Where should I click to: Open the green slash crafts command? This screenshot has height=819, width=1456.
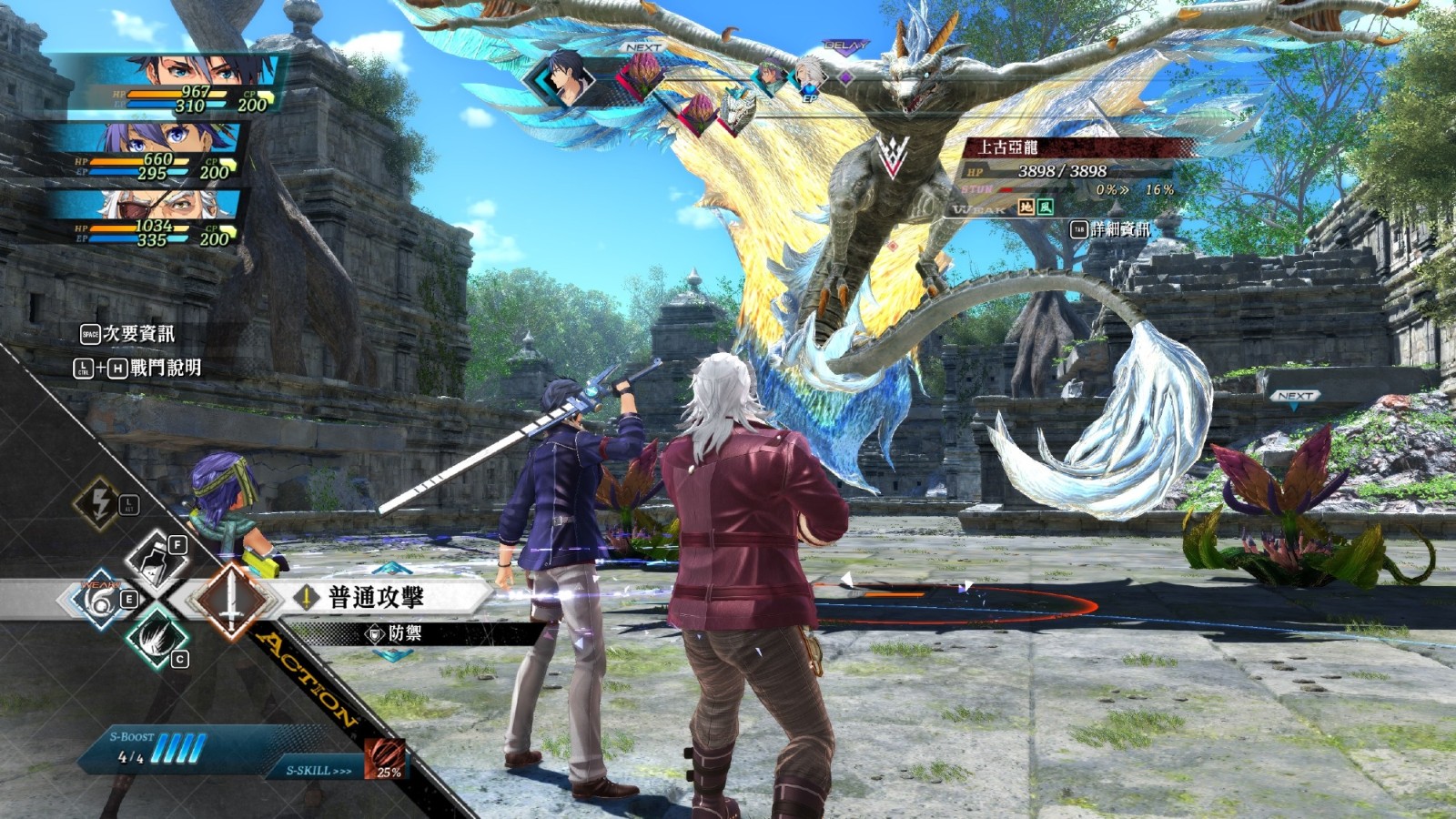155,638
